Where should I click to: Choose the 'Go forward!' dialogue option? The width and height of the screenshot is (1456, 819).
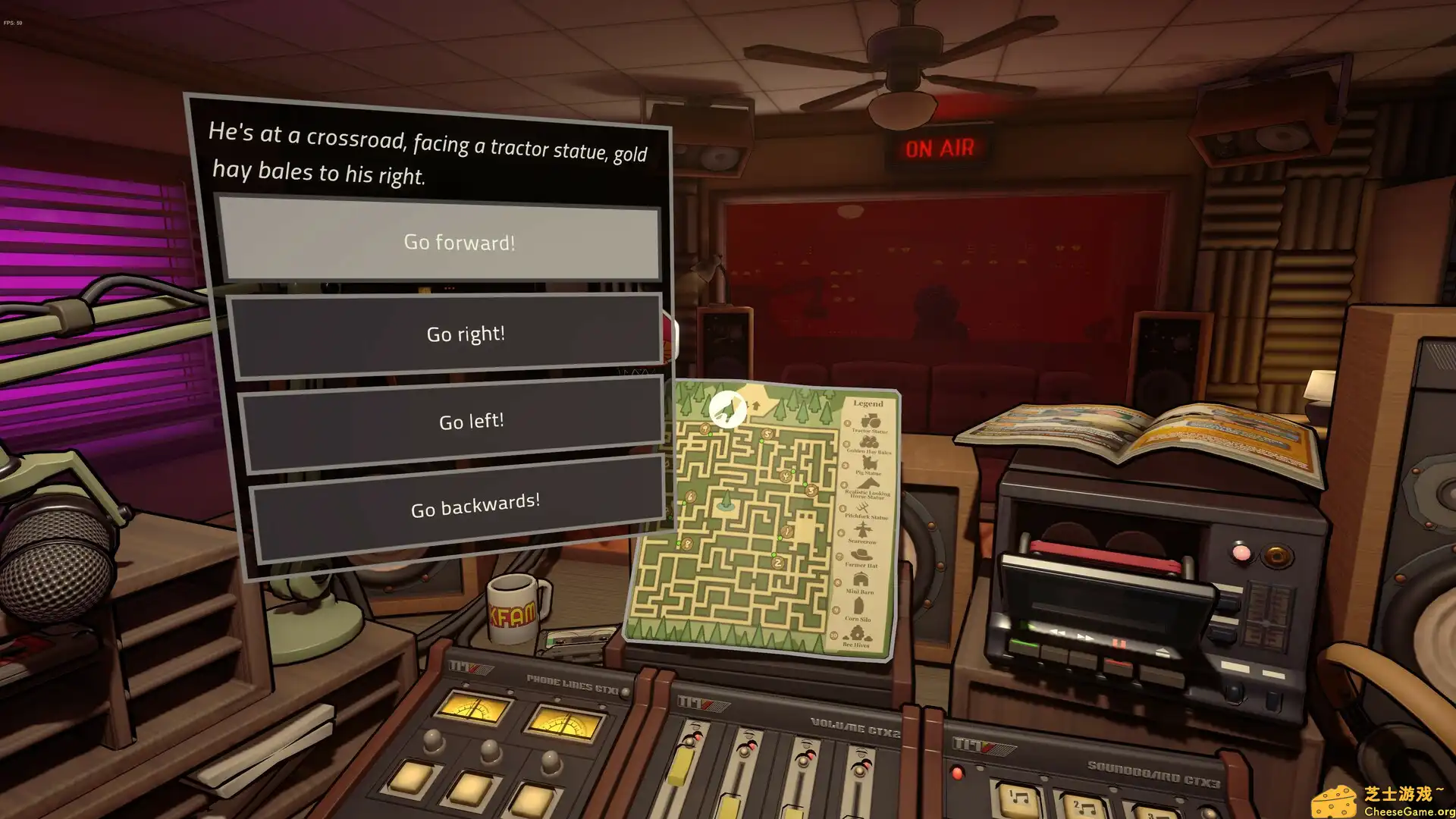[x=459, y=243]
